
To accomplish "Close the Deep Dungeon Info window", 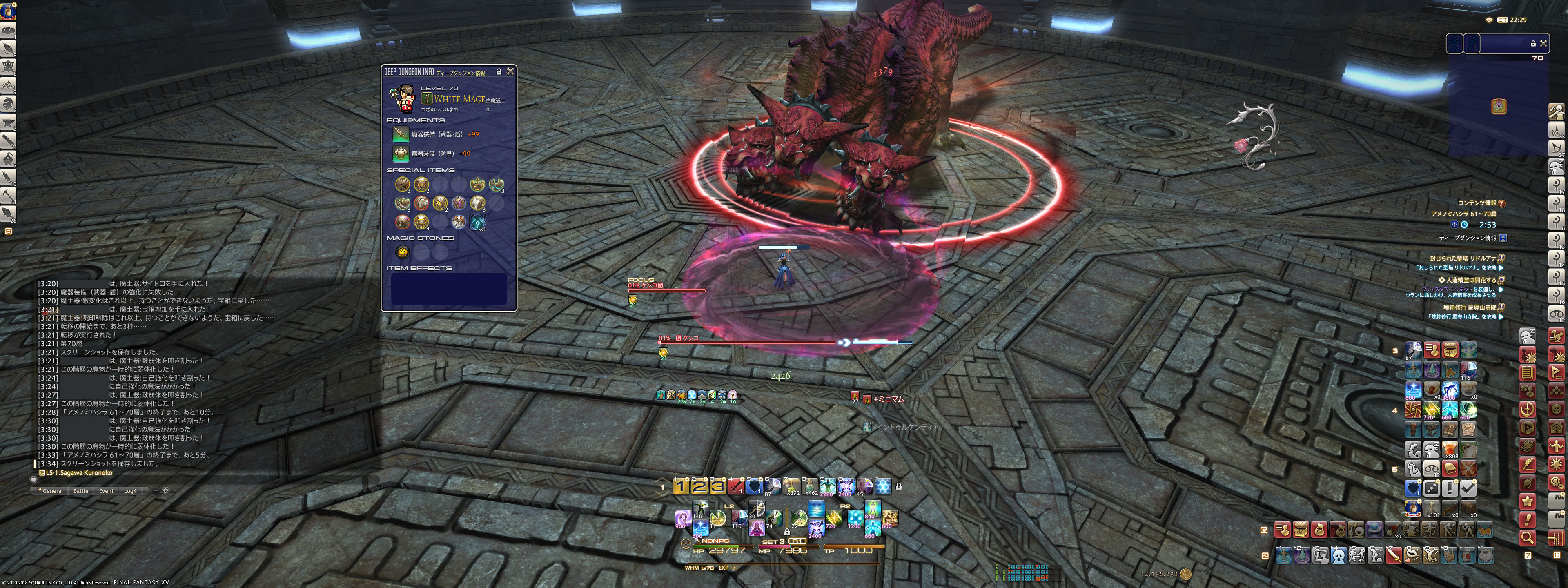I will pyautogui.click(x=510, y=71).
